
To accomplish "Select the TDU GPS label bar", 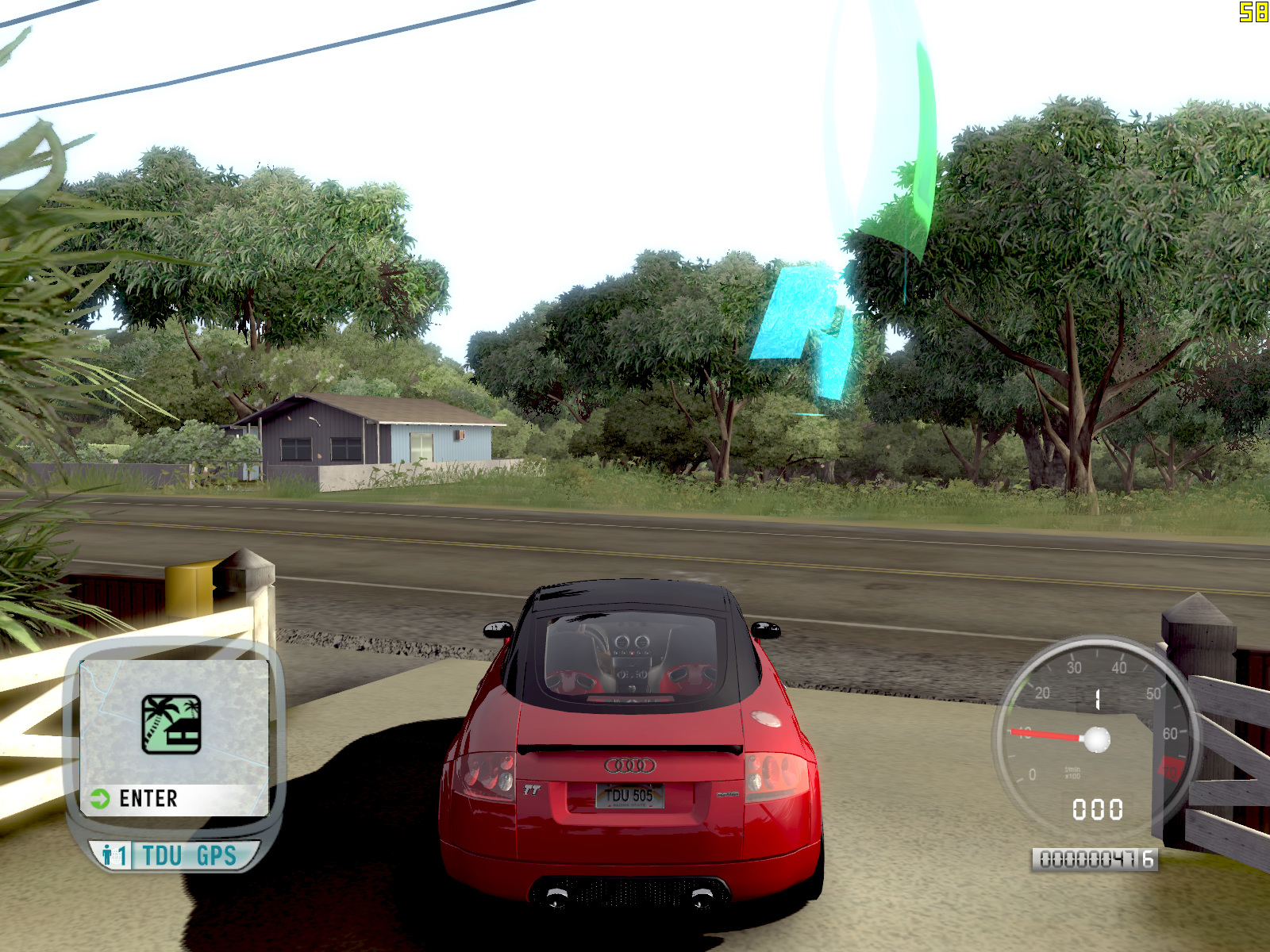I will (x=189, y=856).
